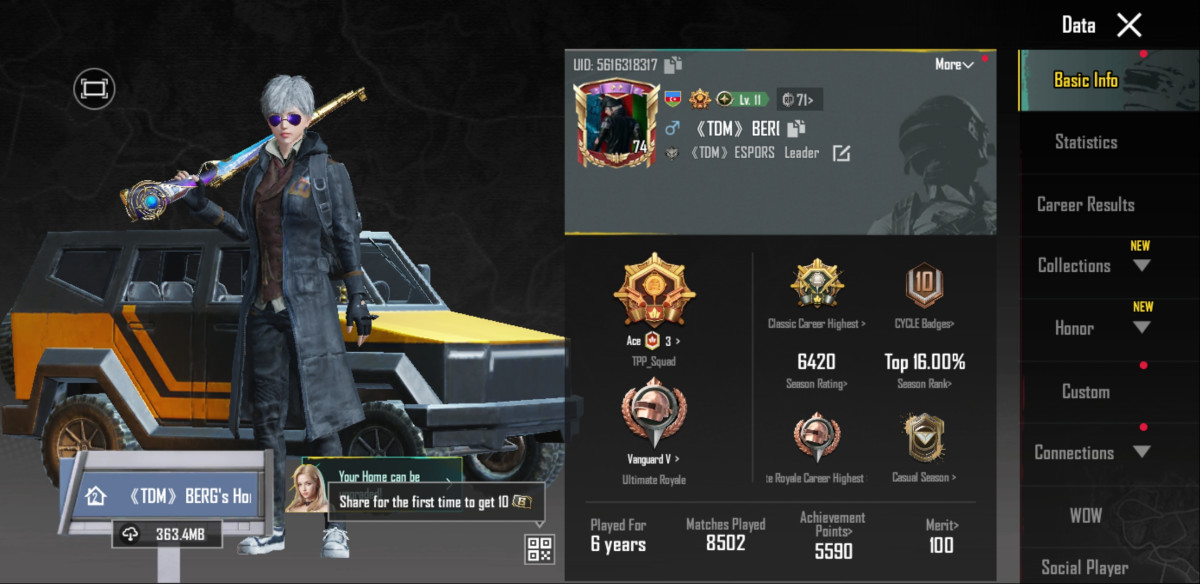
Task: Toggle the fullscreen view icon
Action: (94, 89)
